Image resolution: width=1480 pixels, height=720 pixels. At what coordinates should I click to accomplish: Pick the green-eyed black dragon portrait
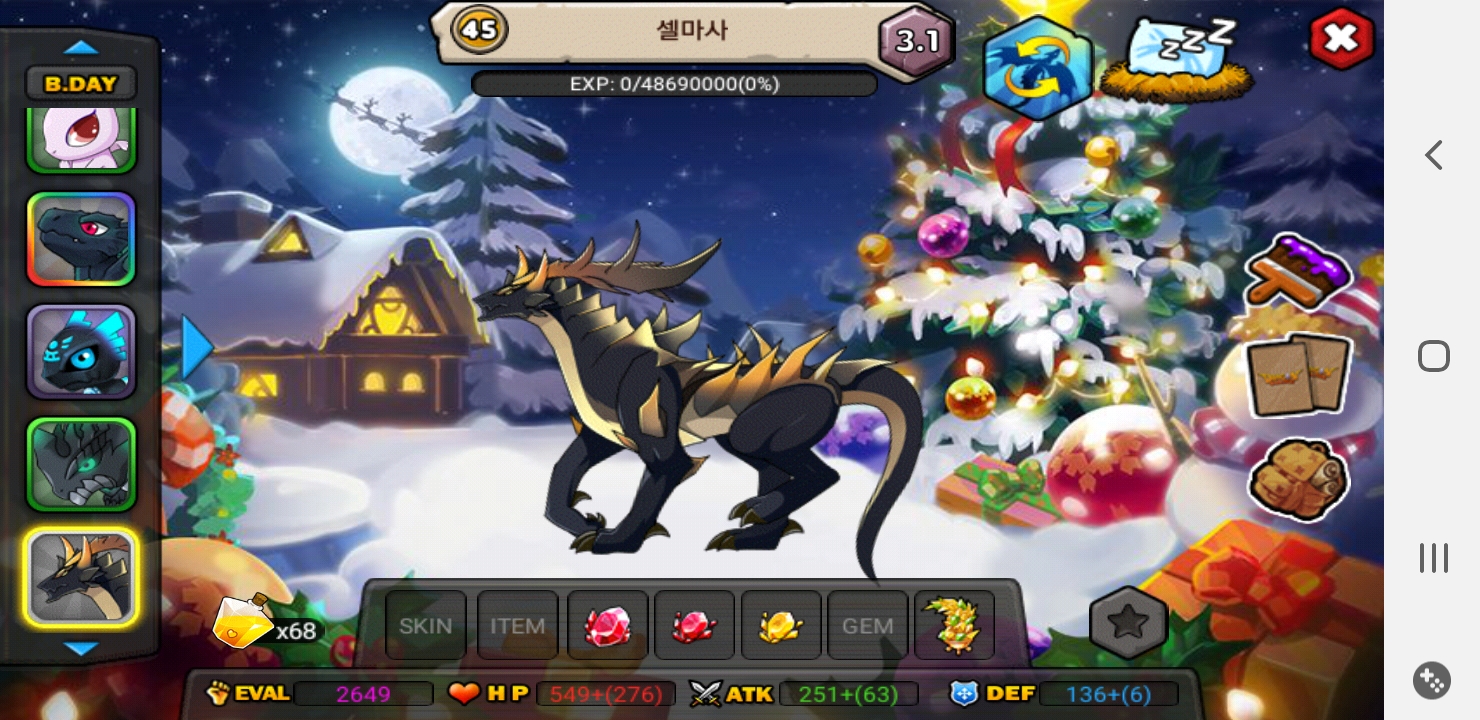pyautogui.click(x=81, y=465)
